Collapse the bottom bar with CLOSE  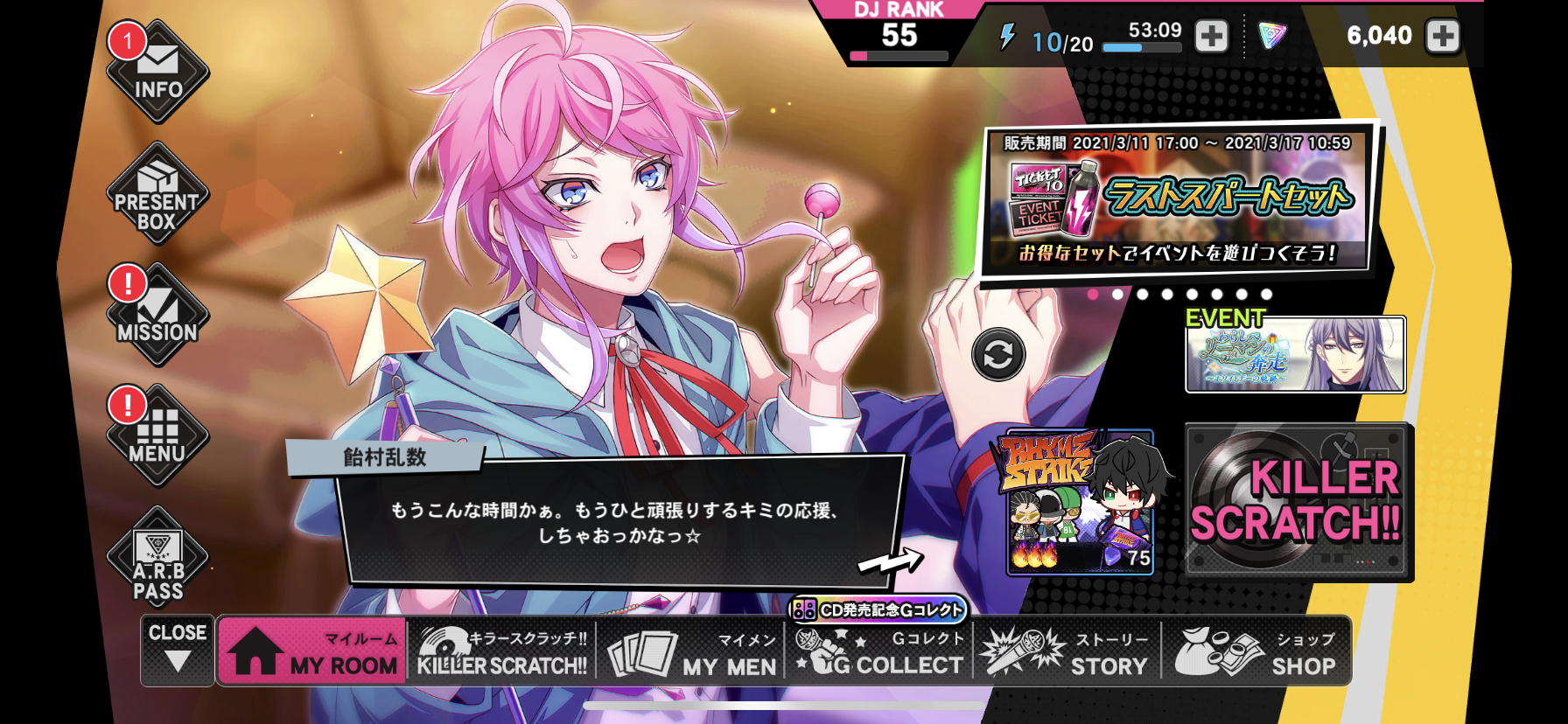point(178,650)
